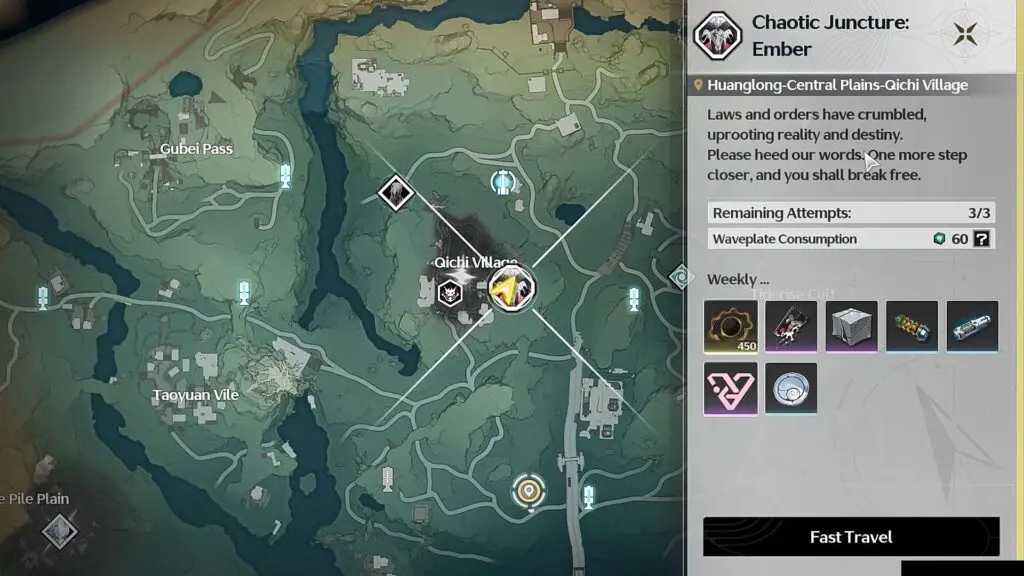Viewport: 1024px width, 576px height.
Task: Select the hexagon demon-face marker in Qichi Village
Action: [x=449, y=293]
